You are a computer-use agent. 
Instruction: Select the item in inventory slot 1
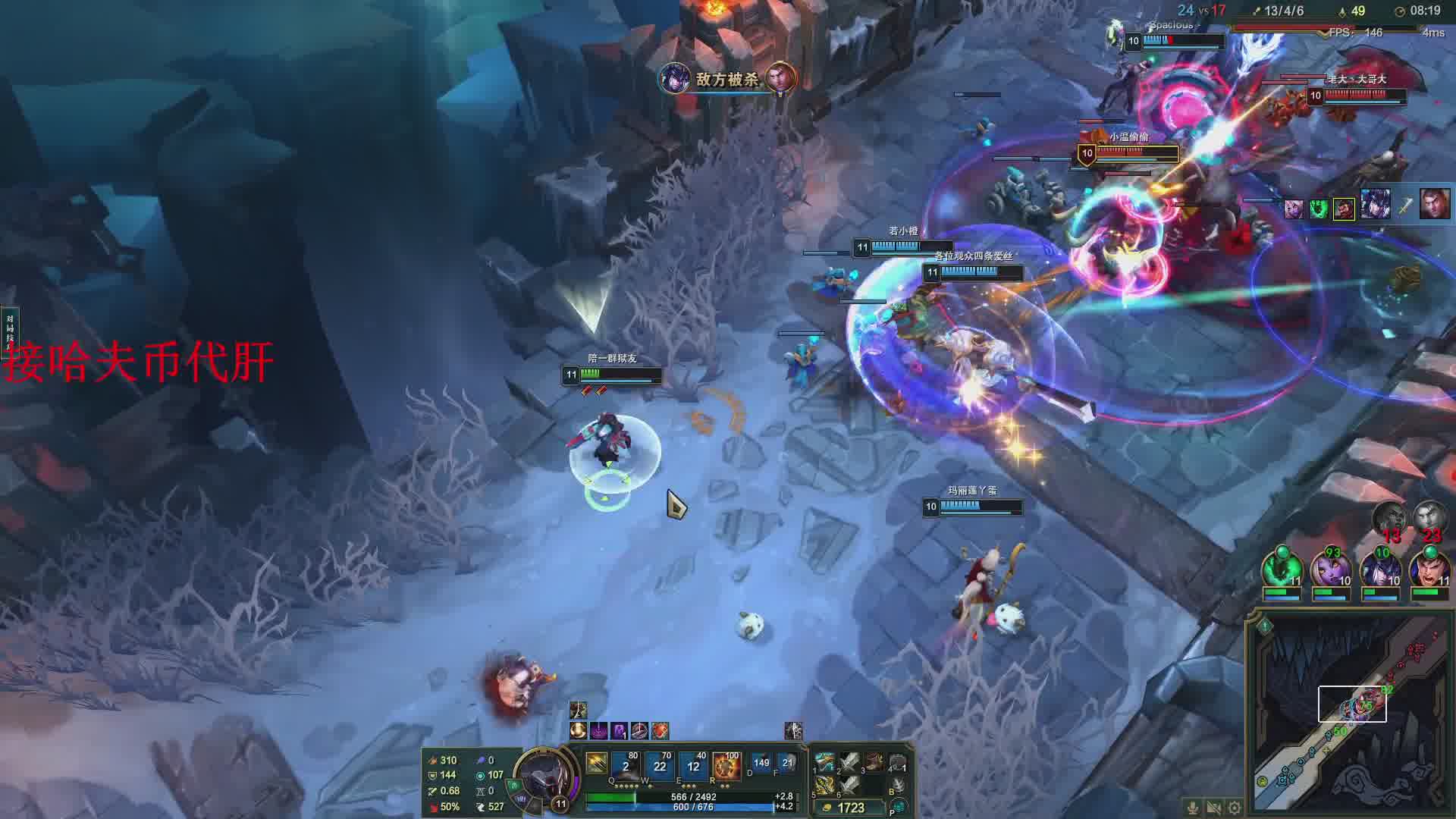click(825, 761)
